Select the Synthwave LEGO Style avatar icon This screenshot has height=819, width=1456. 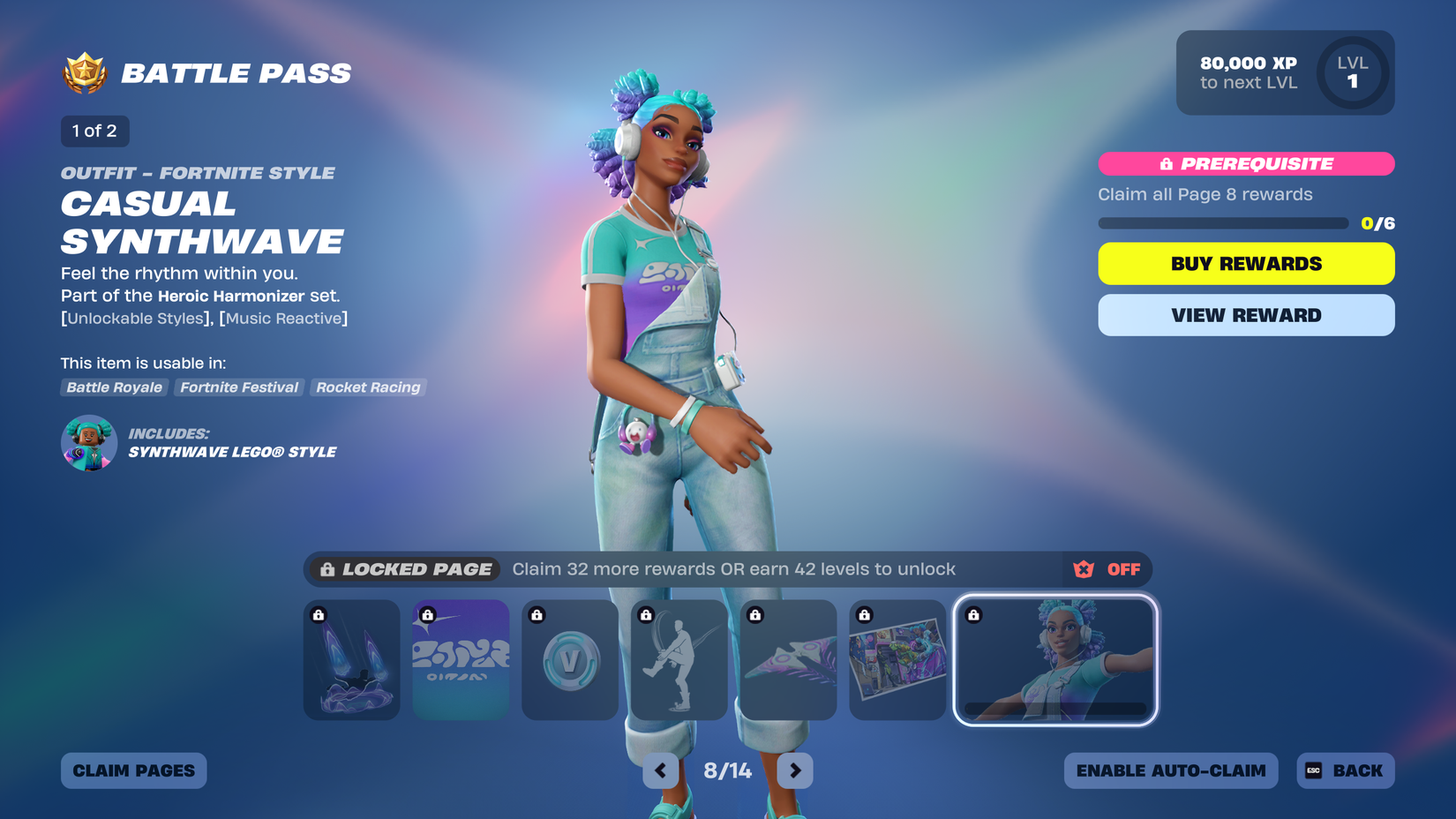click(88, 442)
